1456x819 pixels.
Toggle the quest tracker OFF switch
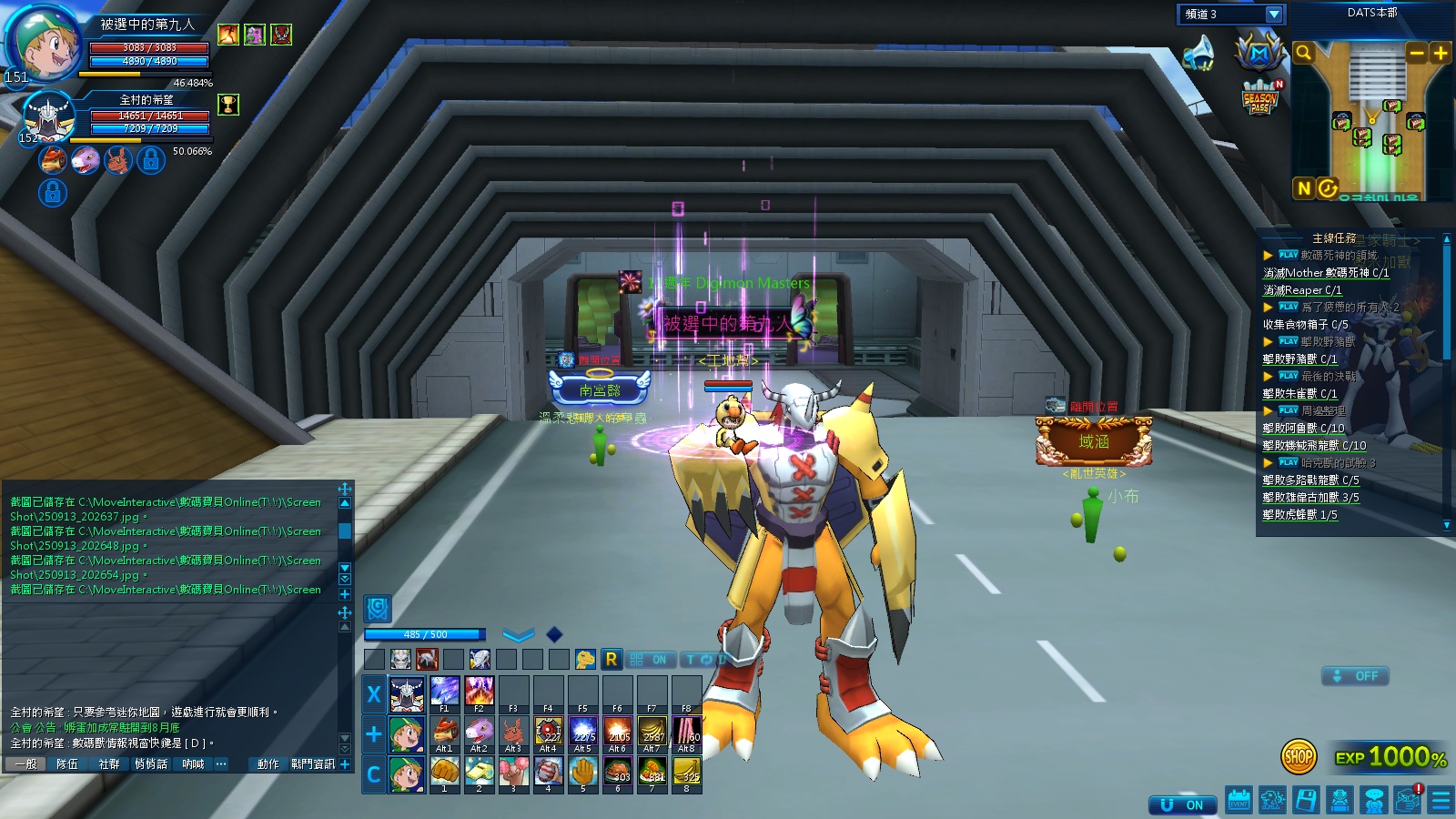pos(1355,676)
